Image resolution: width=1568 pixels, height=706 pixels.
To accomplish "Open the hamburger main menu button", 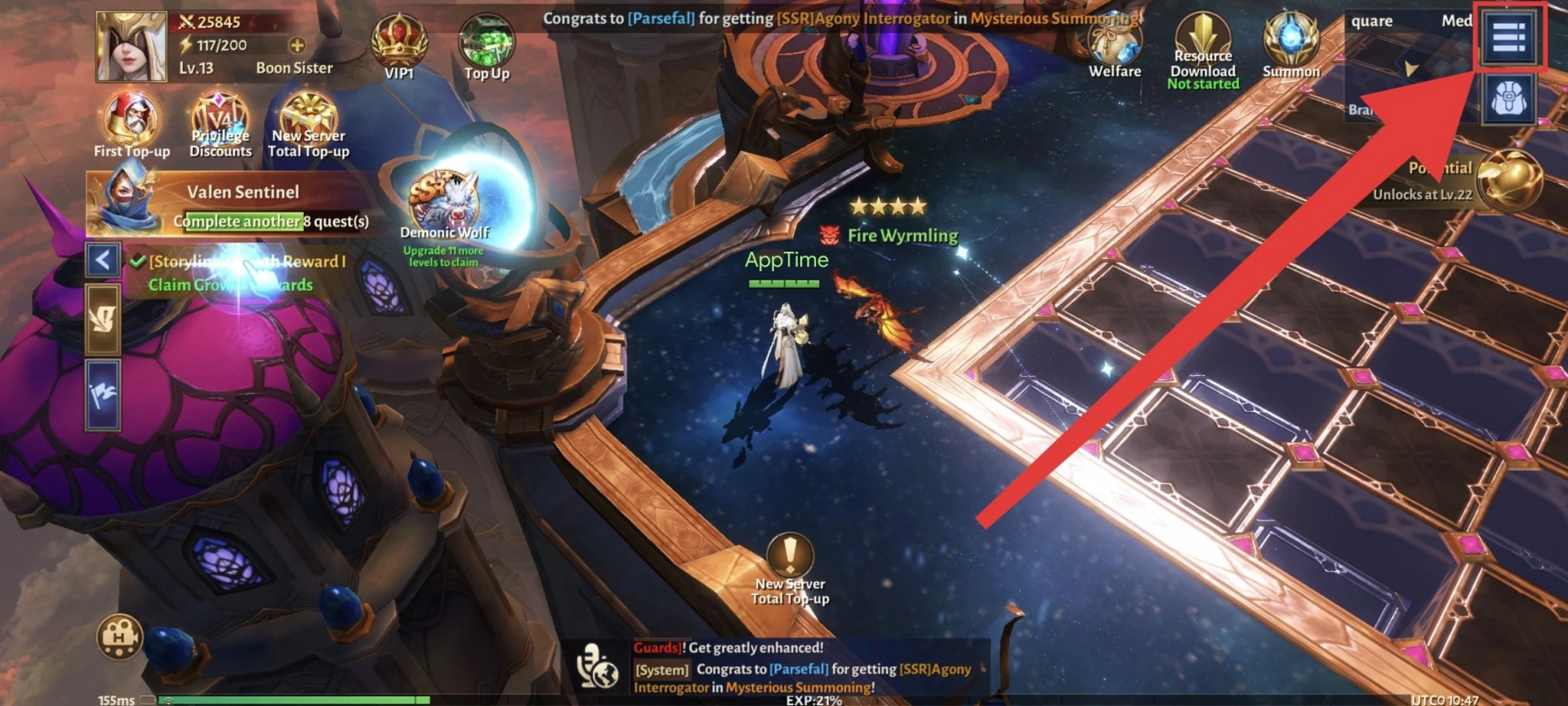I will point(1508,37).
